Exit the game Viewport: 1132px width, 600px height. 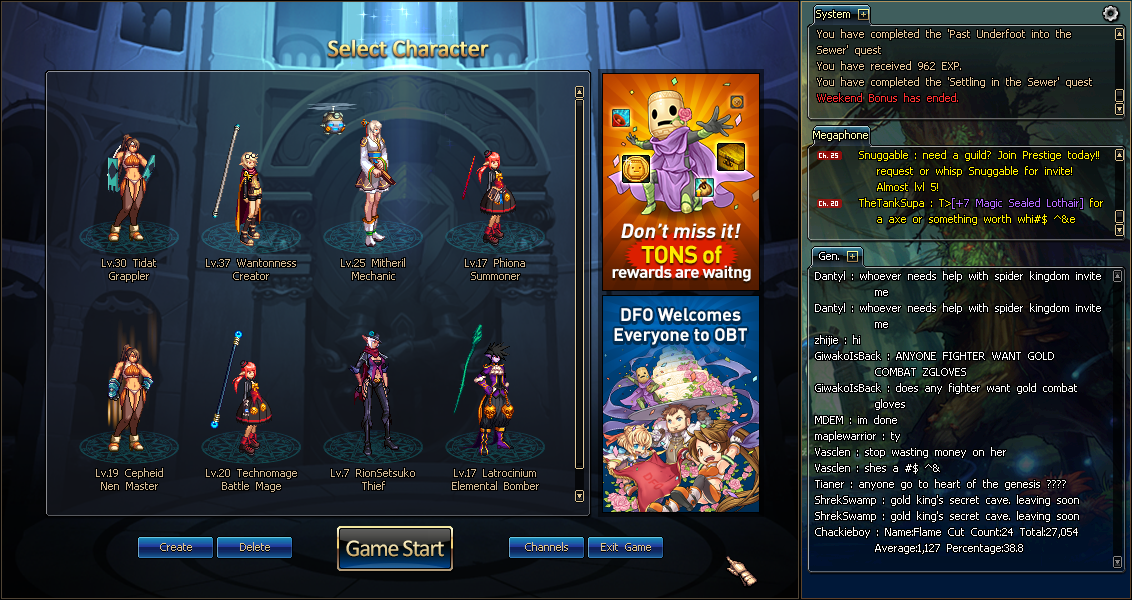point(625,547)
